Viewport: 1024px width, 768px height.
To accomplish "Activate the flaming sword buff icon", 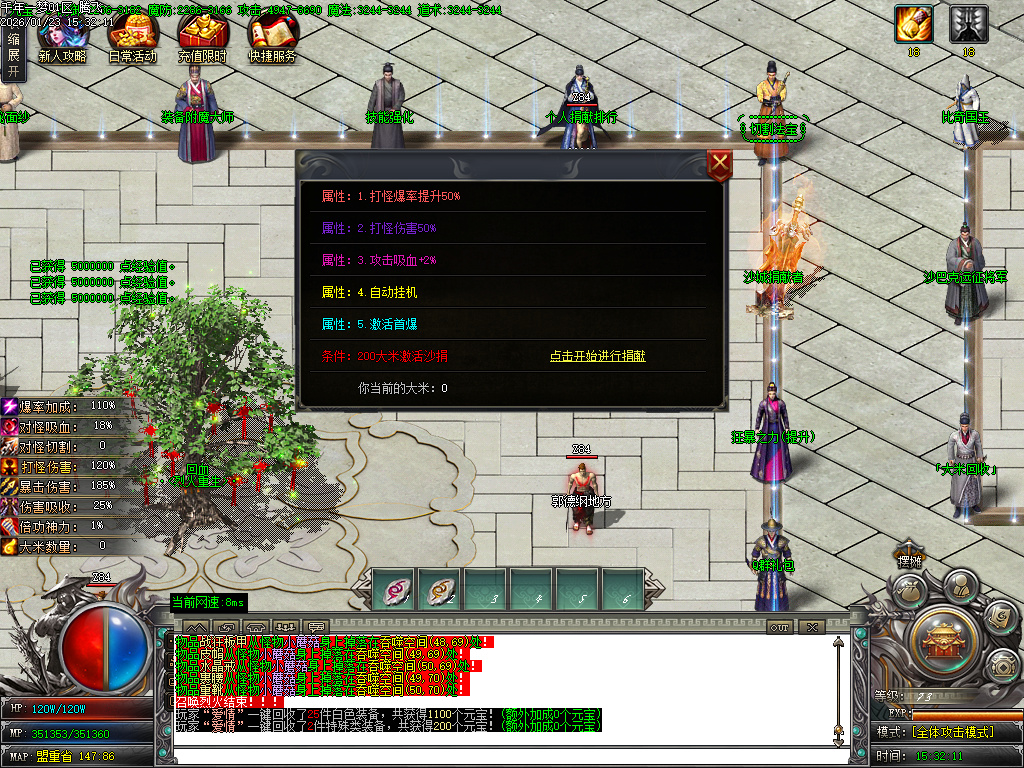I will point(912,24).
